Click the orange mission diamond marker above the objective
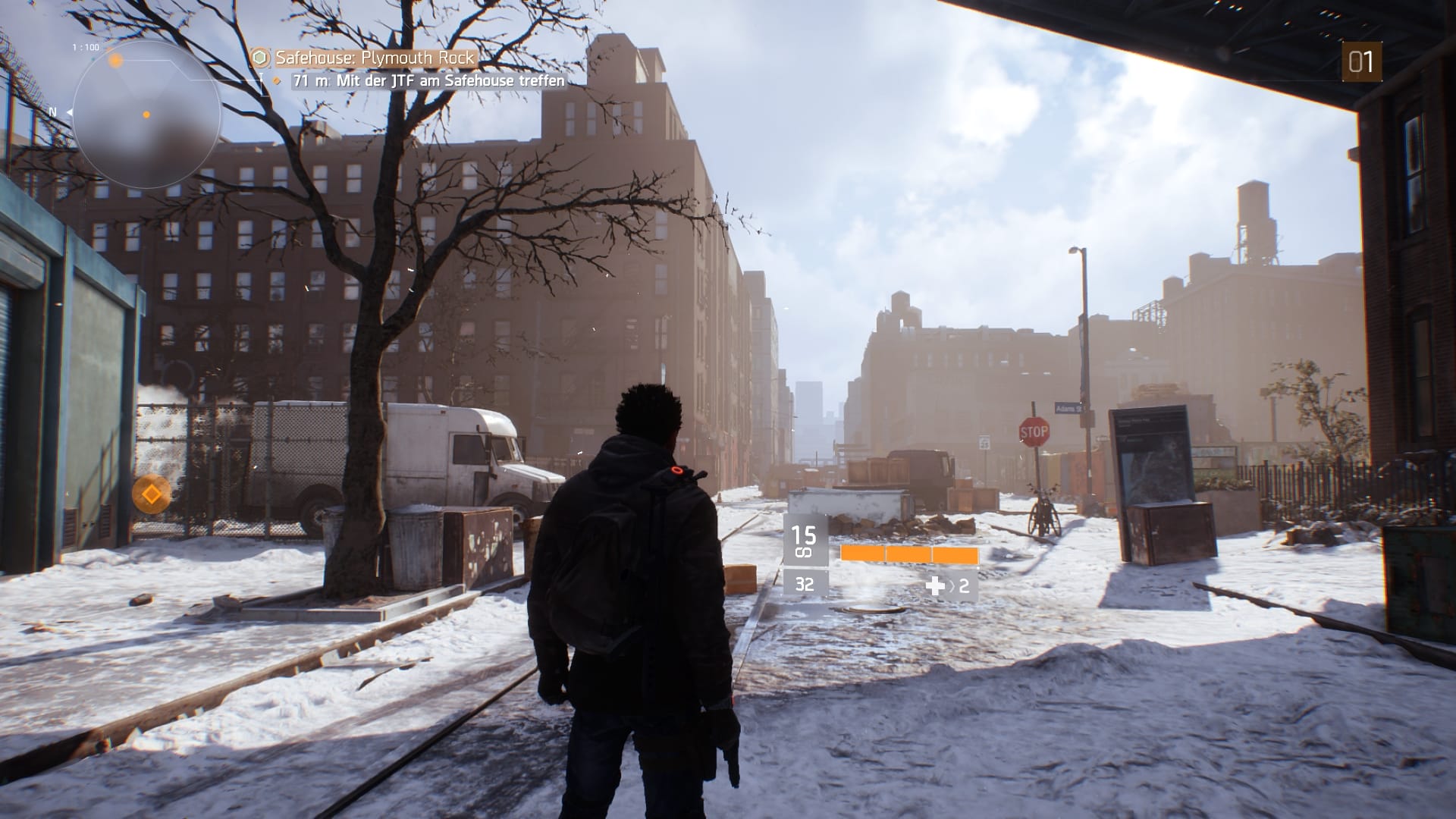Screen dimensions: 1456x819 pos(275,78)
